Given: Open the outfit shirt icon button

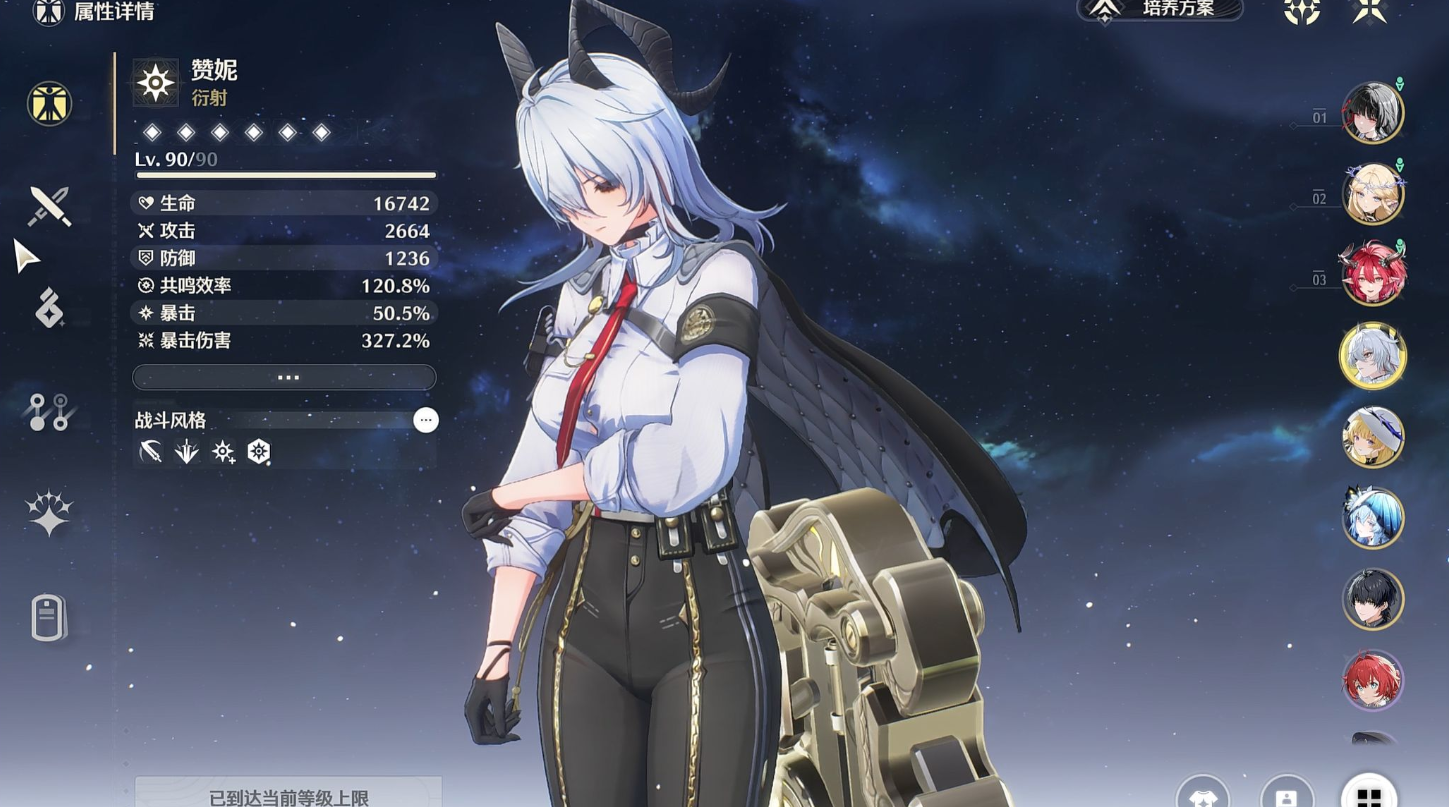Looking at the screenshot, I should 1202,795.
